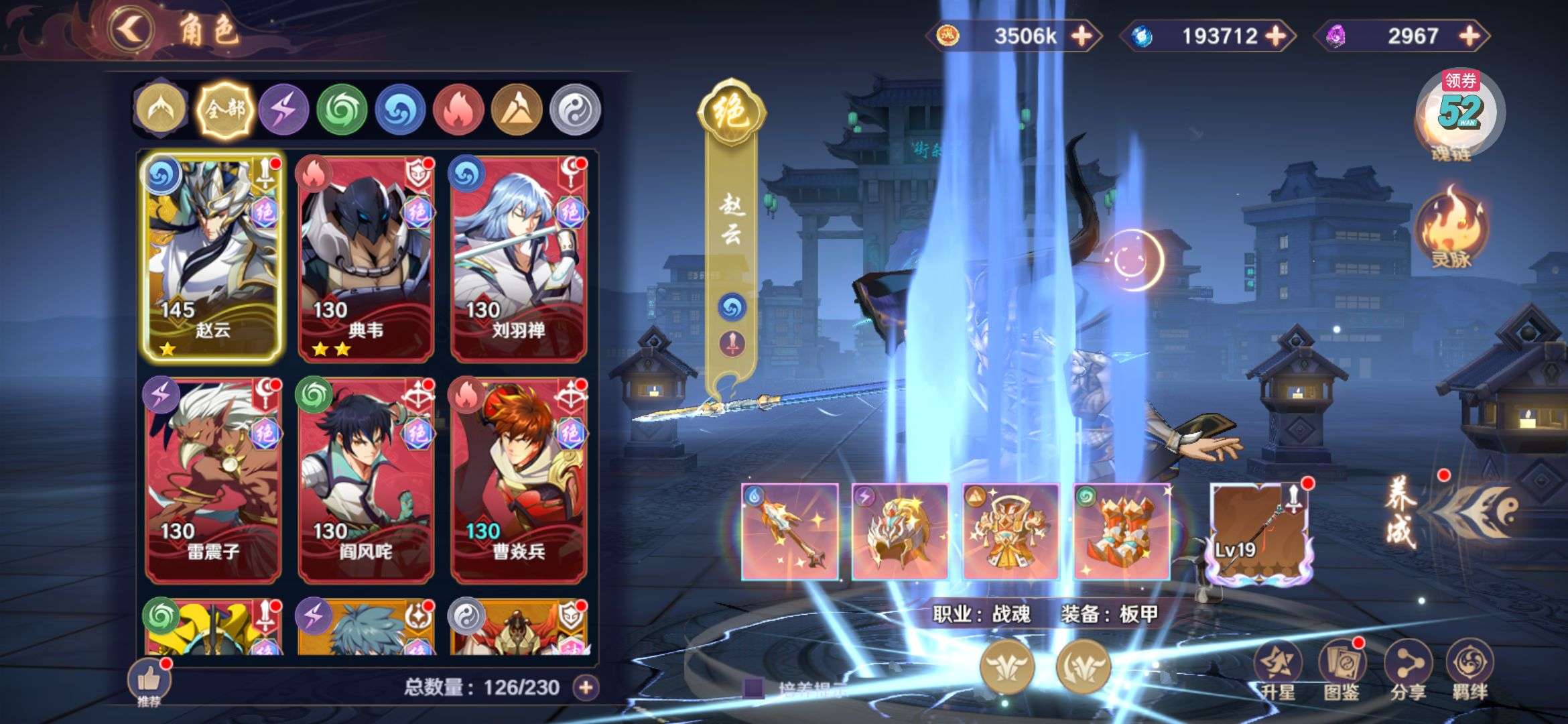
Task: Expand total character capacity with plus button
Action: pos(586,687)
